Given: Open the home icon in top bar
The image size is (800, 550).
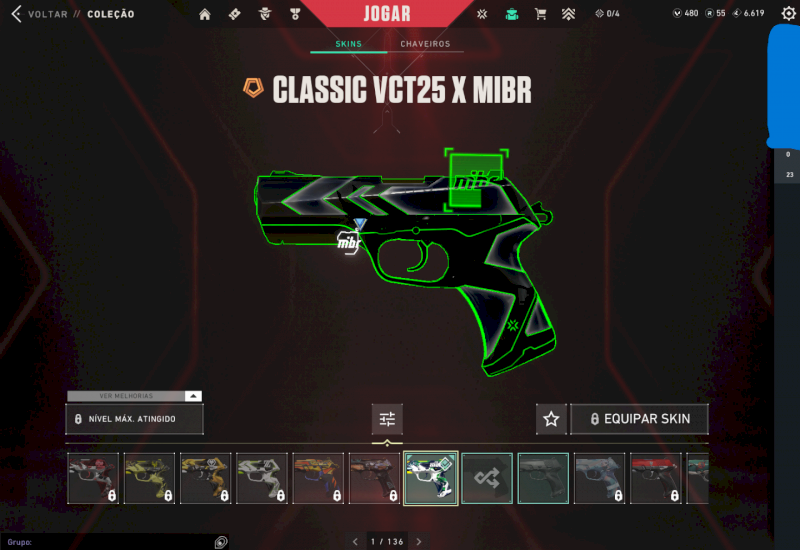Looking at the screenshot, I should [x=205, y=14].
